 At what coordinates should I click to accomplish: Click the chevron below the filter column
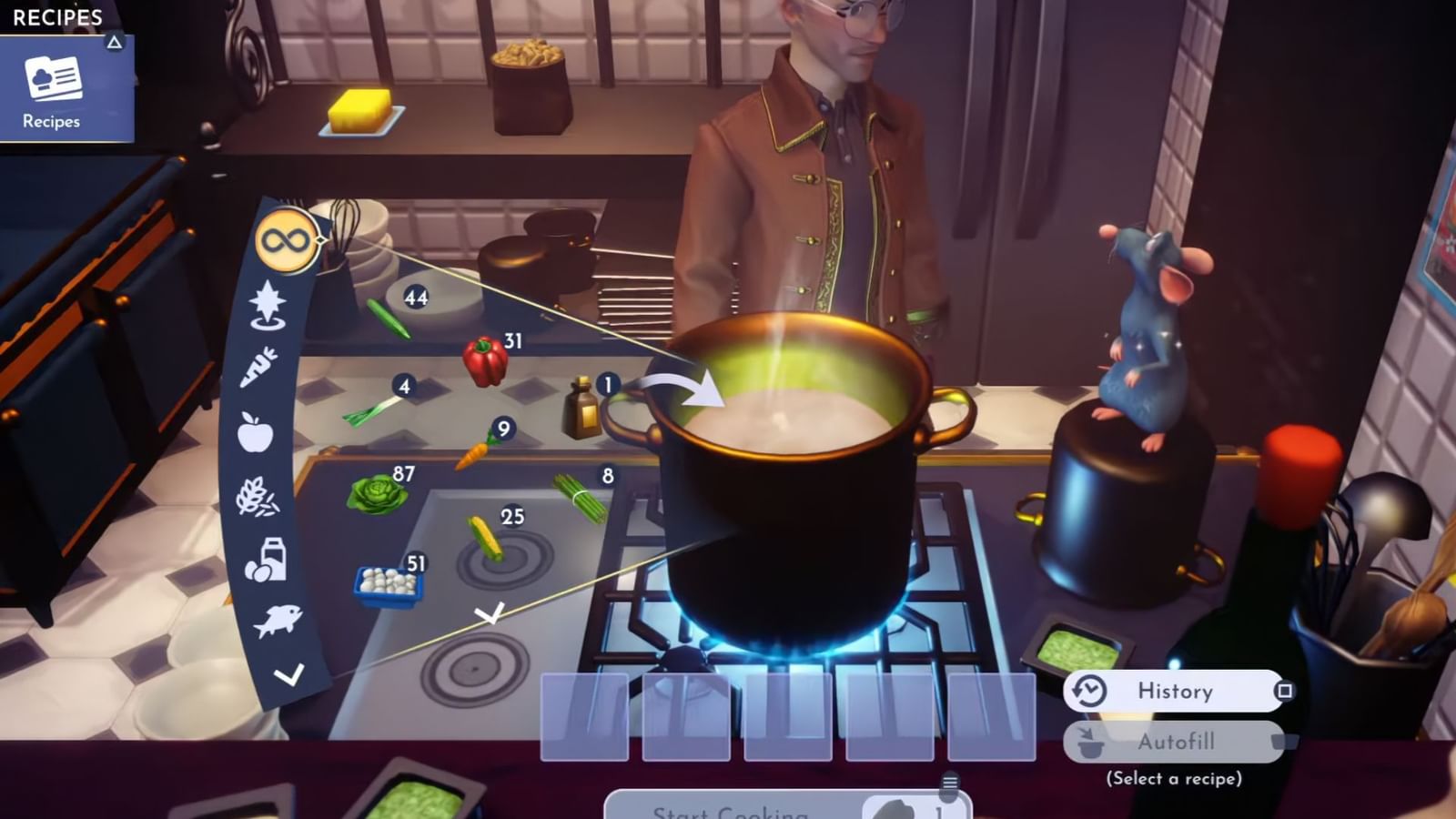point(289,675)
